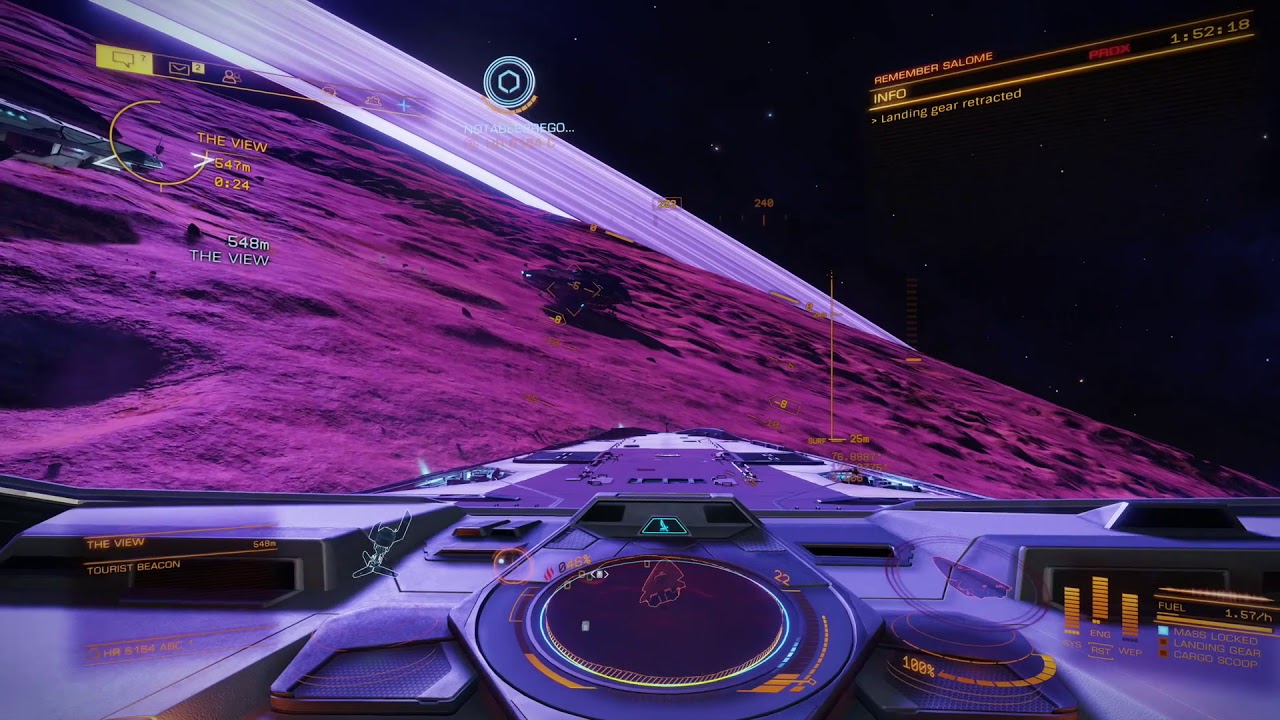Boost power to the ENG capacitor
Viewport: 1280px width, 720px height.
[1100, 602]
